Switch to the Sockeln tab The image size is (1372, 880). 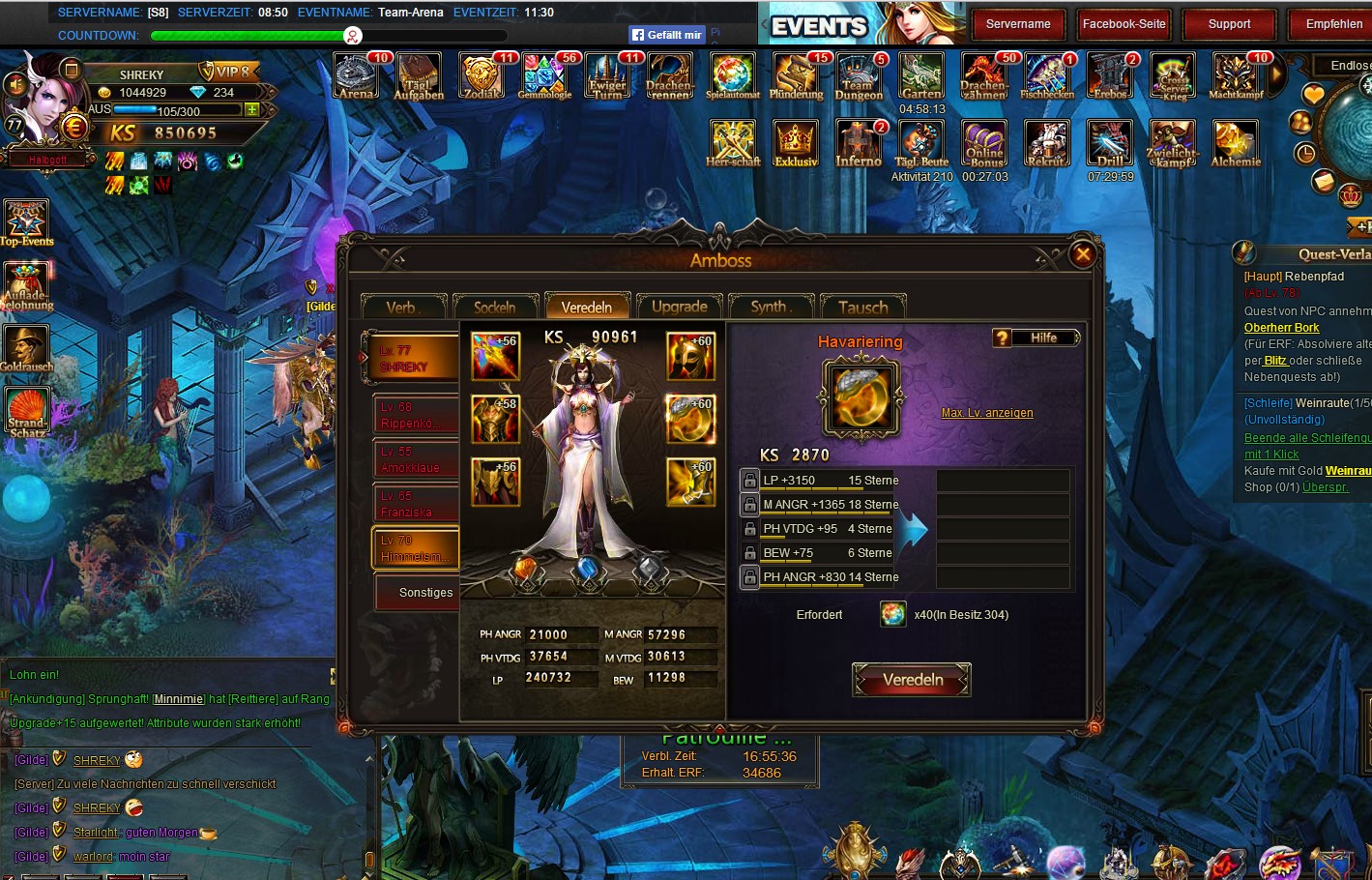point(495,307)
